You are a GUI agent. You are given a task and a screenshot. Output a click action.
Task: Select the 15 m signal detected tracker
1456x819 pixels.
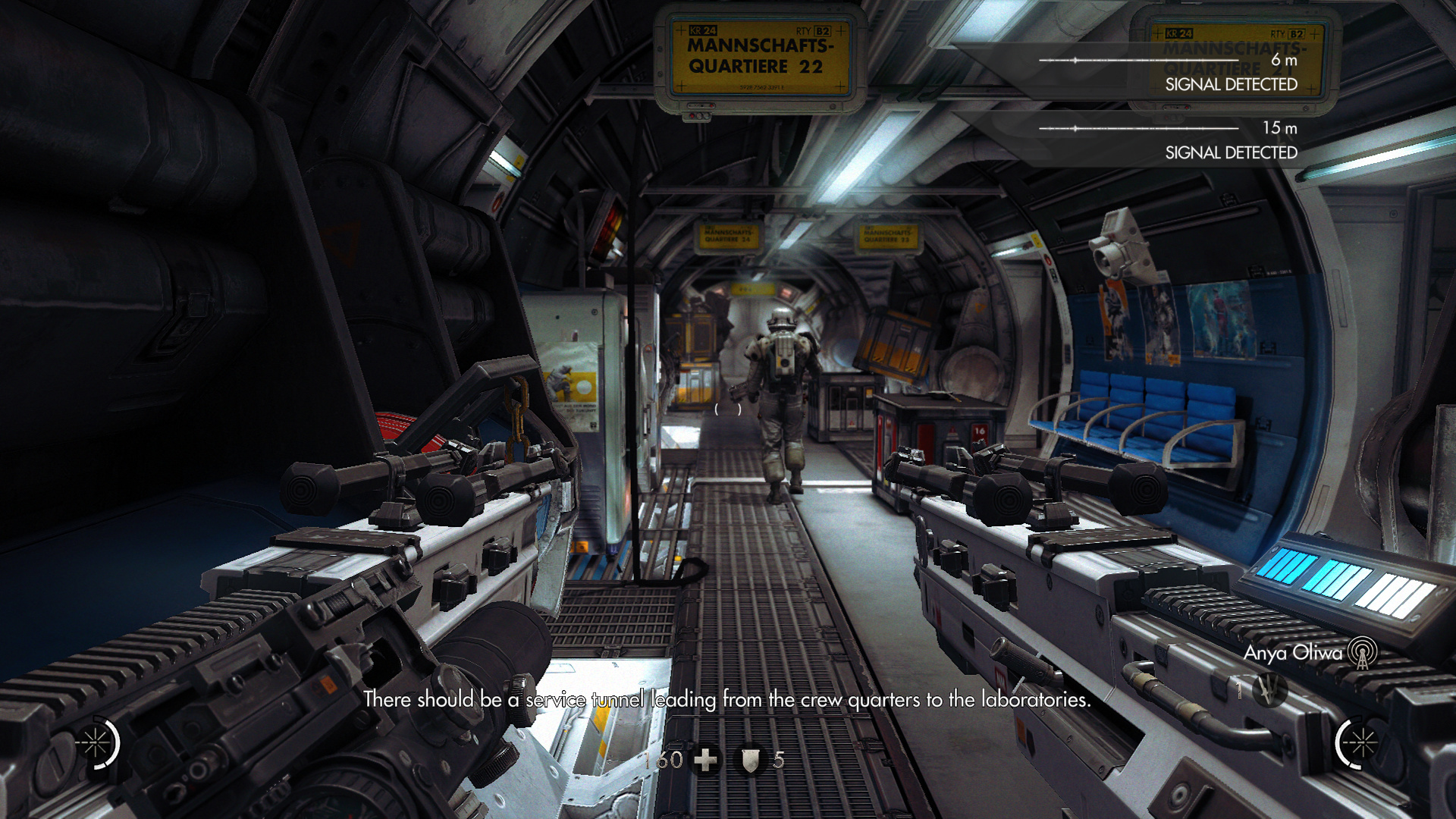1168,140
